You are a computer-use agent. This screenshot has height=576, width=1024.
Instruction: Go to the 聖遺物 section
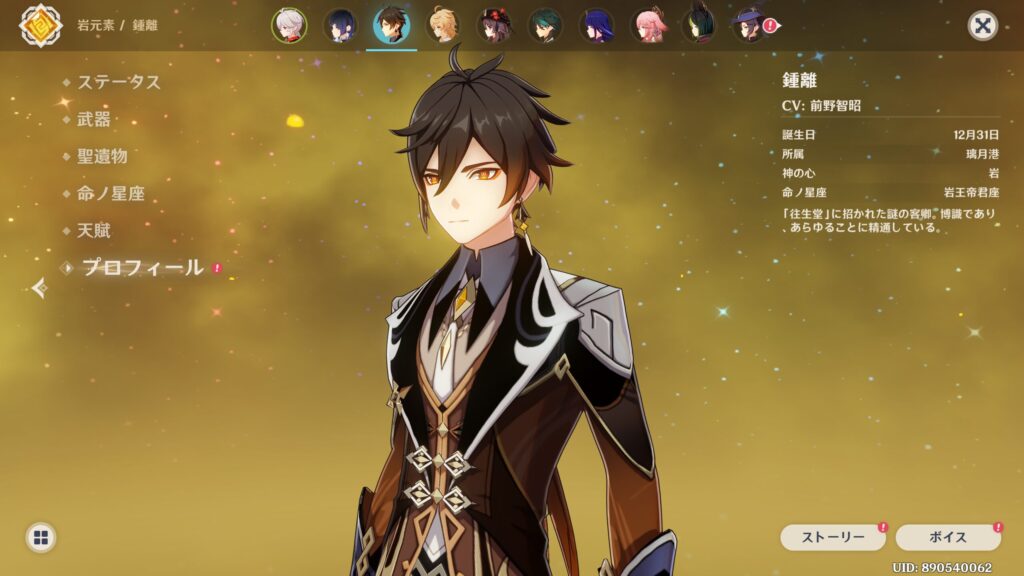[x=102, y=156]
